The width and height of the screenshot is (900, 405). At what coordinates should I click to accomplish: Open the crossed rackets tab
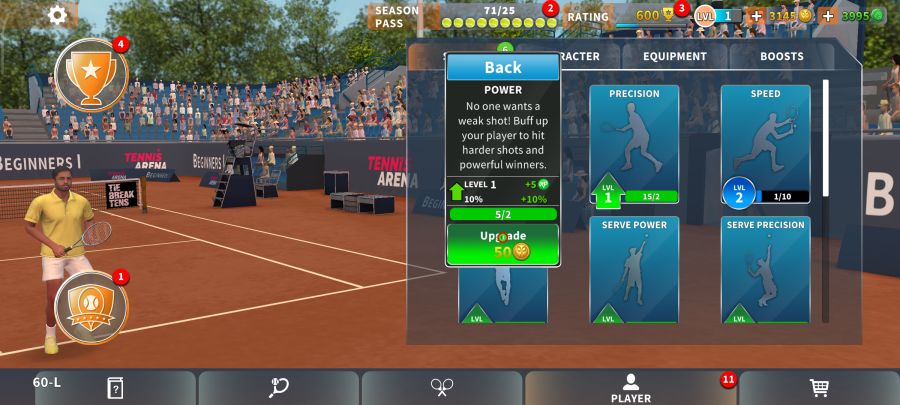[442, 388]
